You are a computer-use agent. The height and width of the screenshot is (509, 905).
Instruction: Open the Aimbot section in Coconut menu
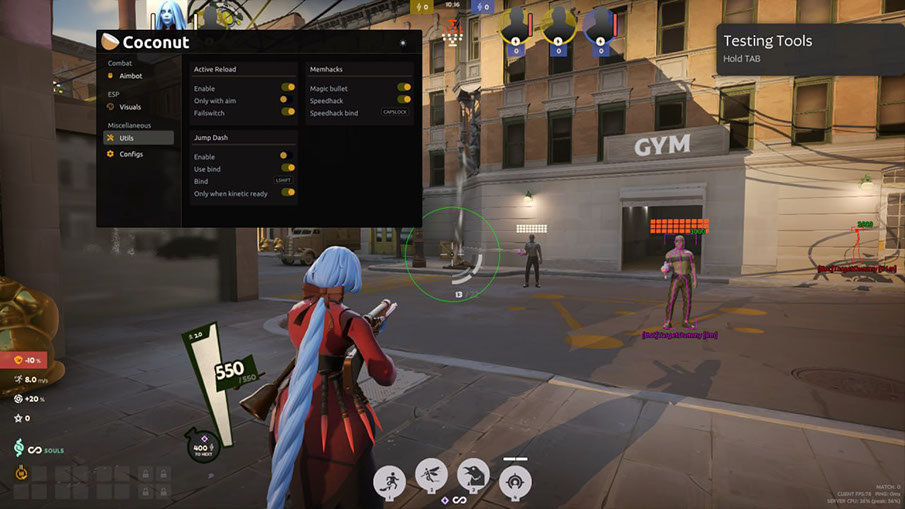click(x=130, y=76)
